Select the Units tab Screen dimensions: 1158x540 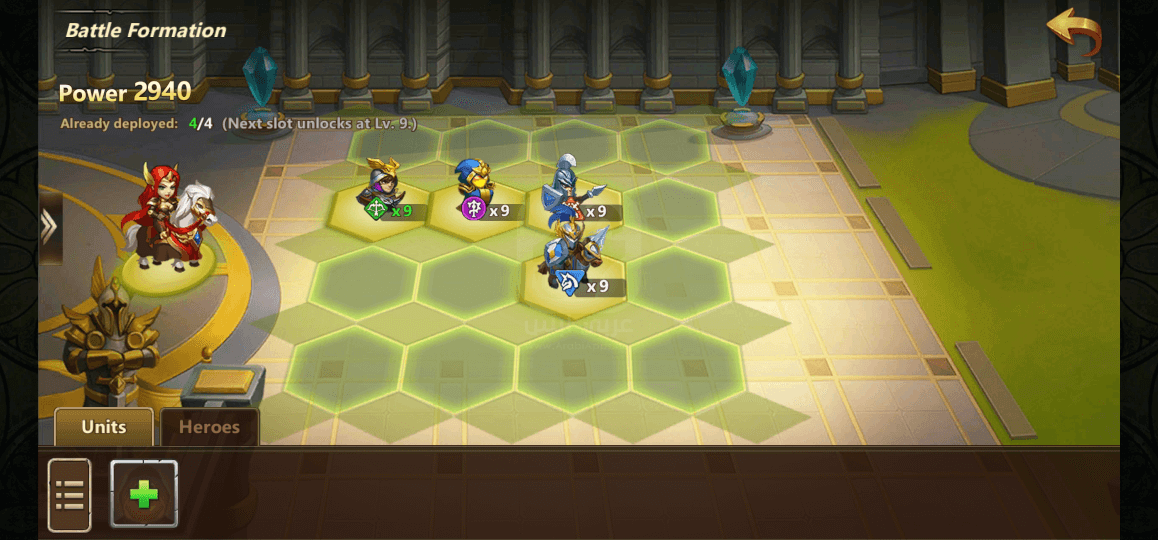tap(104, 427)
